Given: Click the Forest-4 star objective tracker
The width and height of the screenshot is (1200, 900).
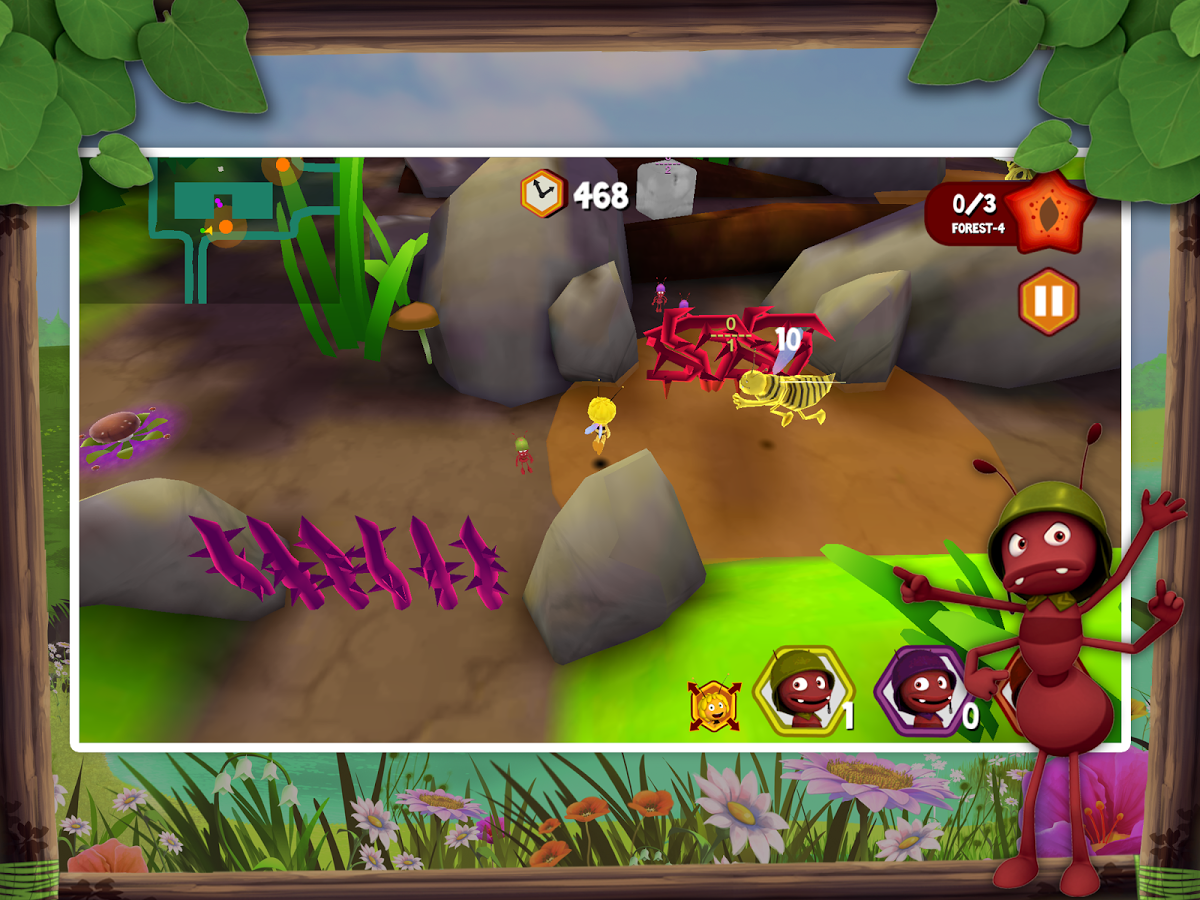Looking at the screenshot, I should pyautogui.click(x=1008, y=212).
